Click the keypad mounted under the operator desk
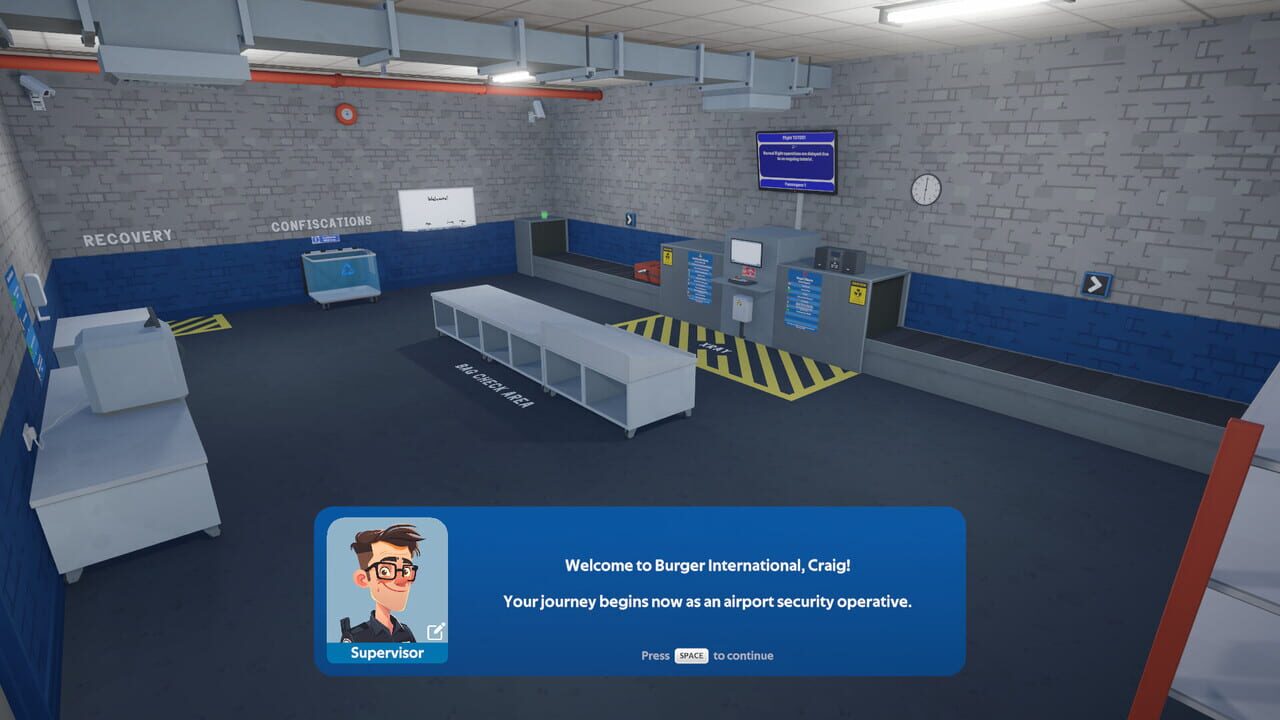1280x720 pixels. 742,306
